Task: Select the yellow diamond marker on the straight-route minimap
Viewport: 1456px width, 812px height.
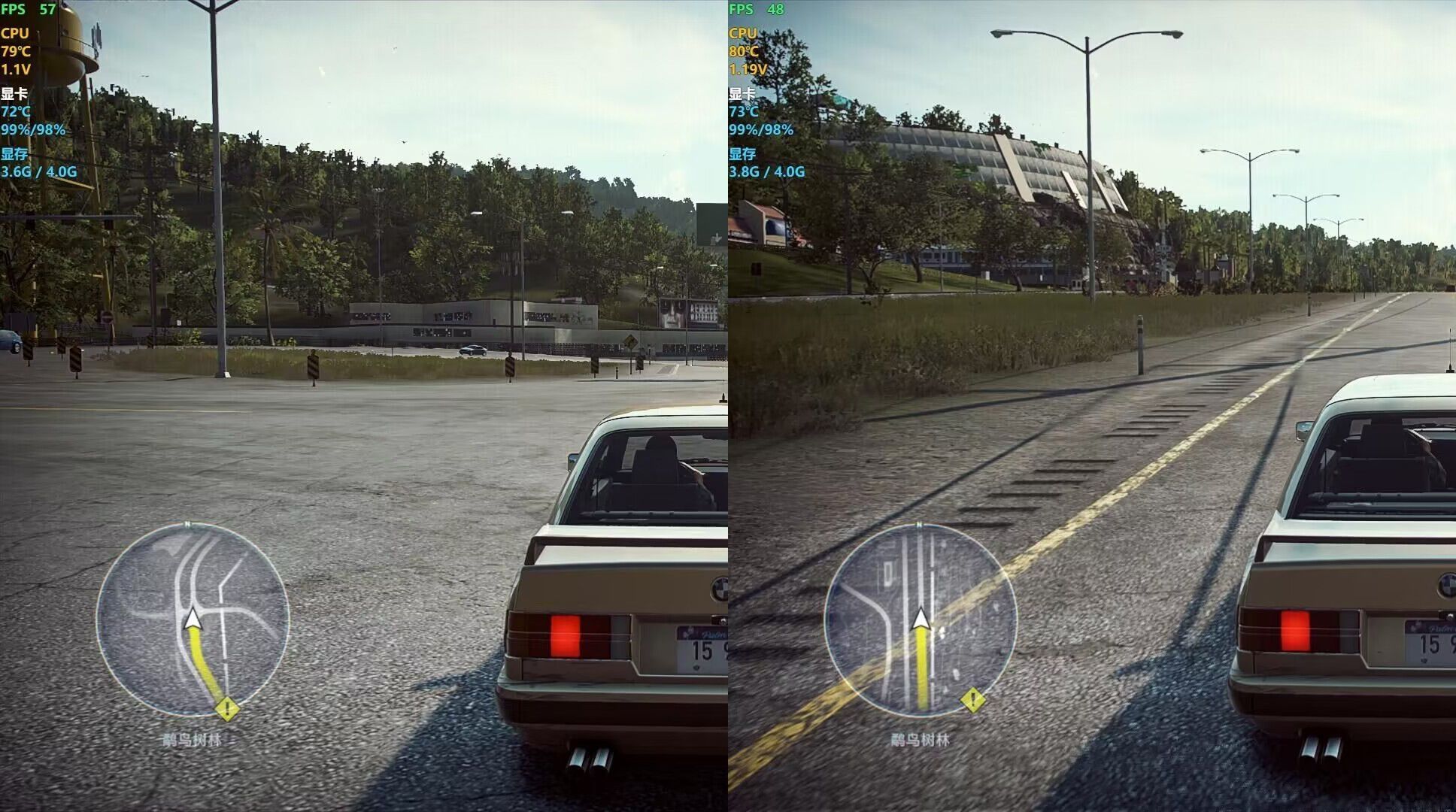Action: (x=972, y=701)
